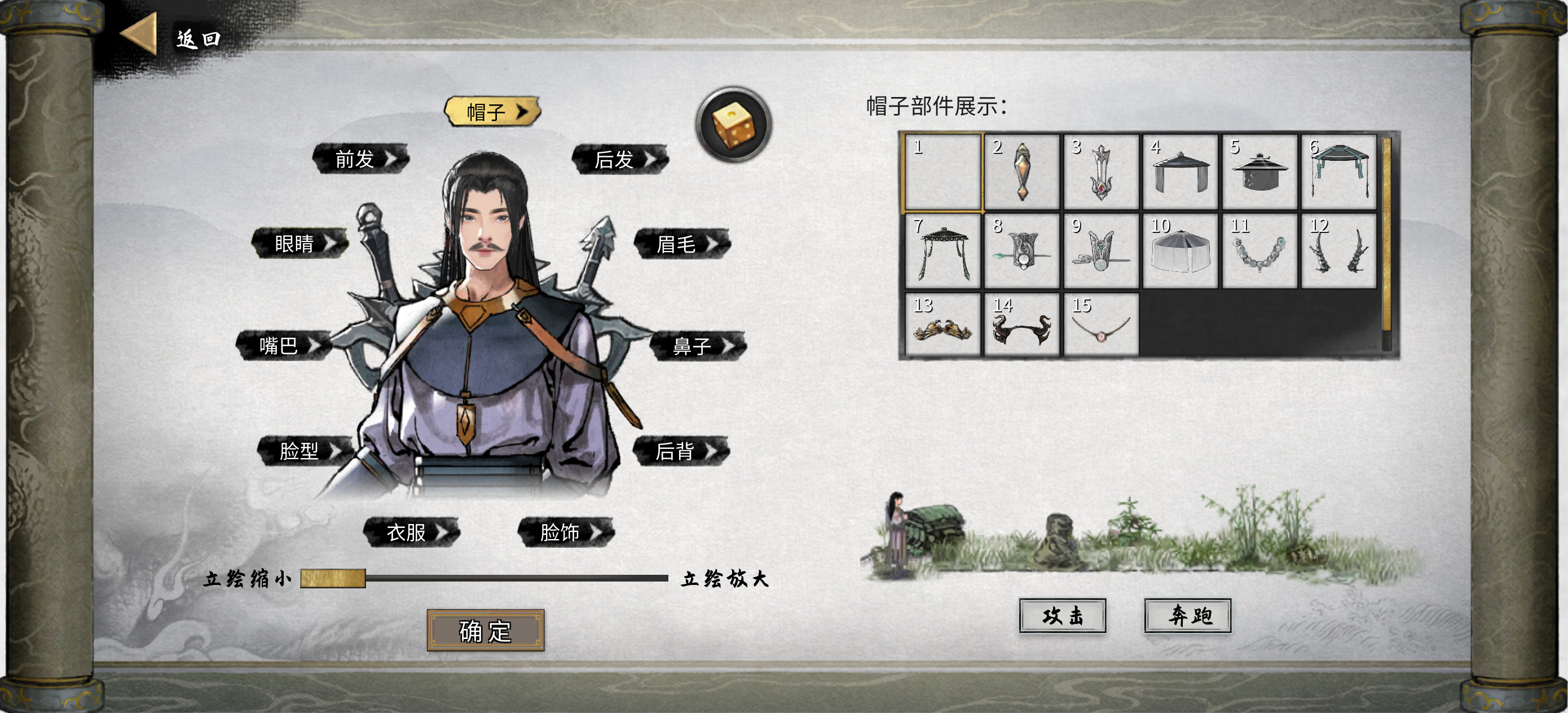The height and width of the screenshot is (713, 1568).
Task: Open the 眼睛 eyes selector
Action: 301,242
